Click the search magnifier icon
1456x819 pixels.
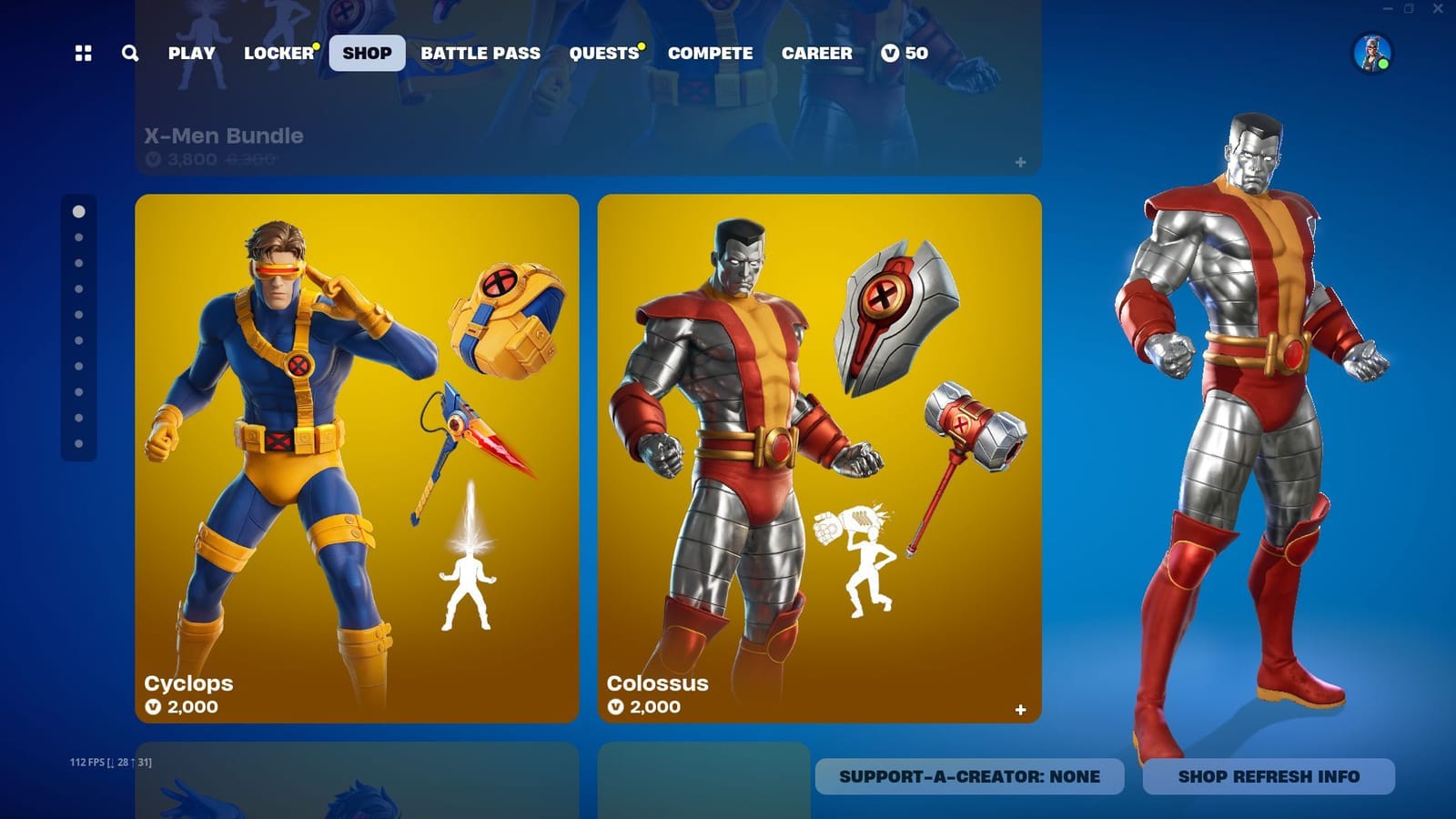(129, 54)
